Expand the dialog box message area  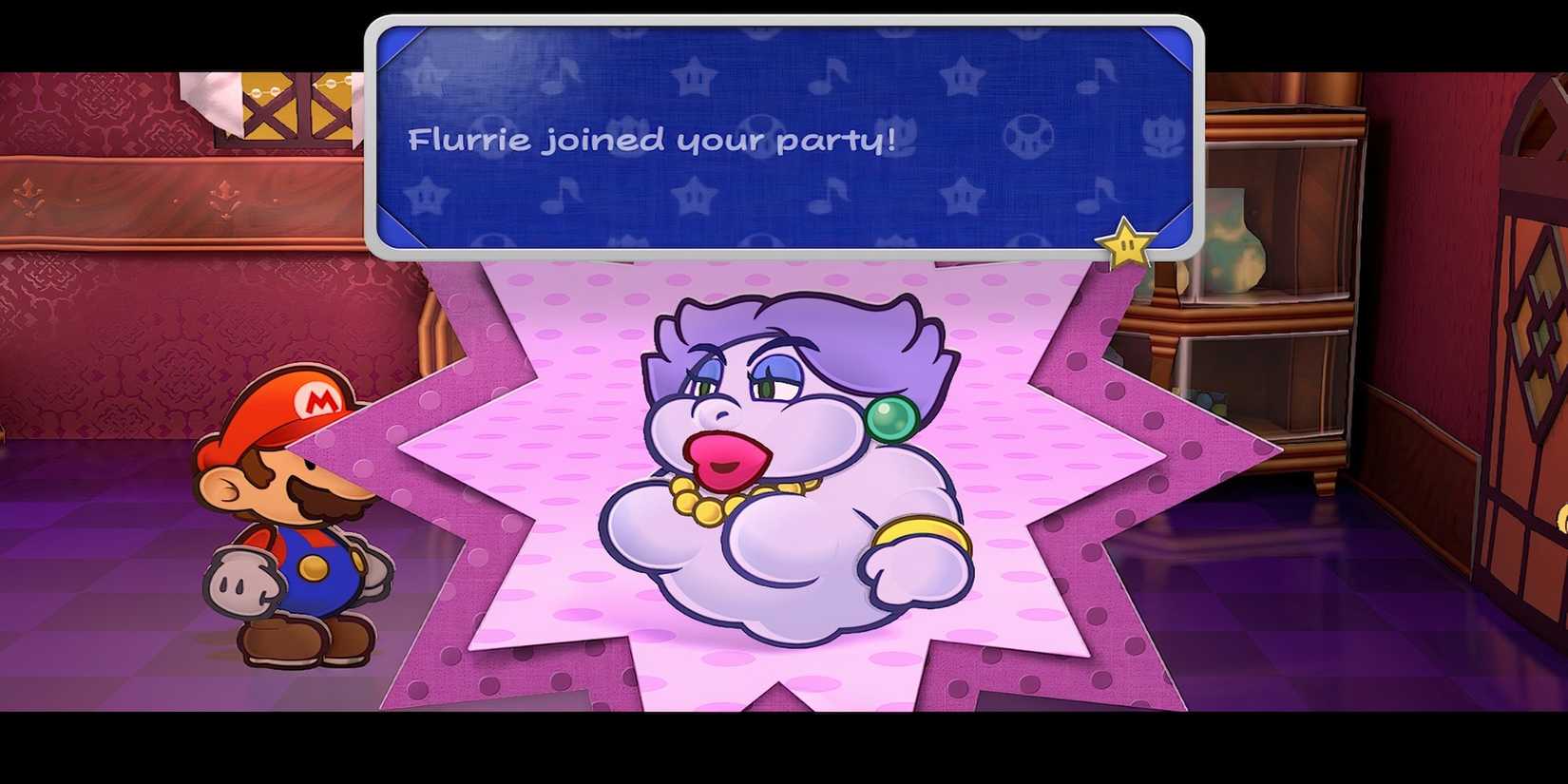(779, 138)
